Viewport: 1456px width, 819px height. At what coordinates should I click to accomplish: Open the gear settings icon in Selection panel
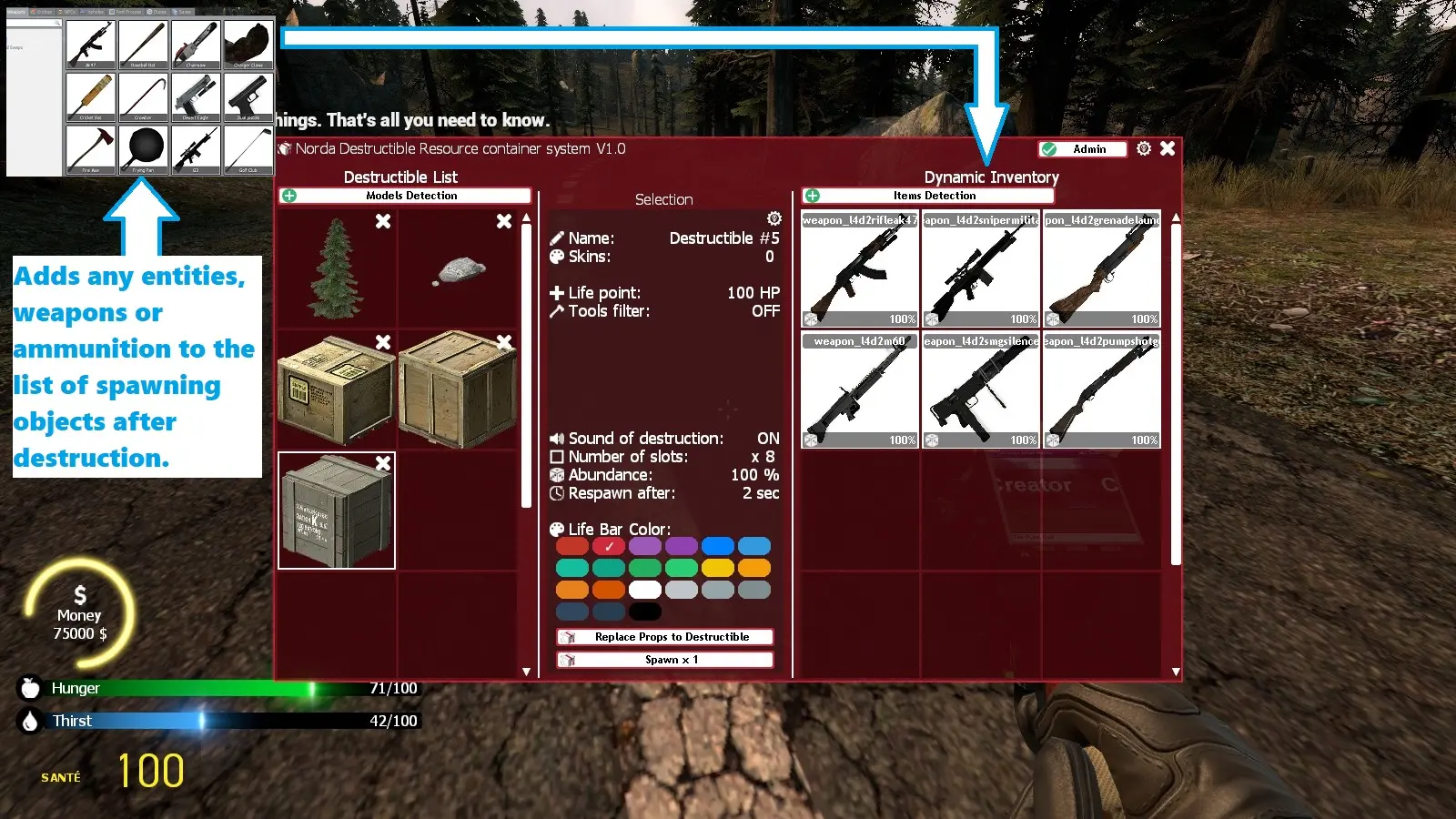click(x=773, y=218)
